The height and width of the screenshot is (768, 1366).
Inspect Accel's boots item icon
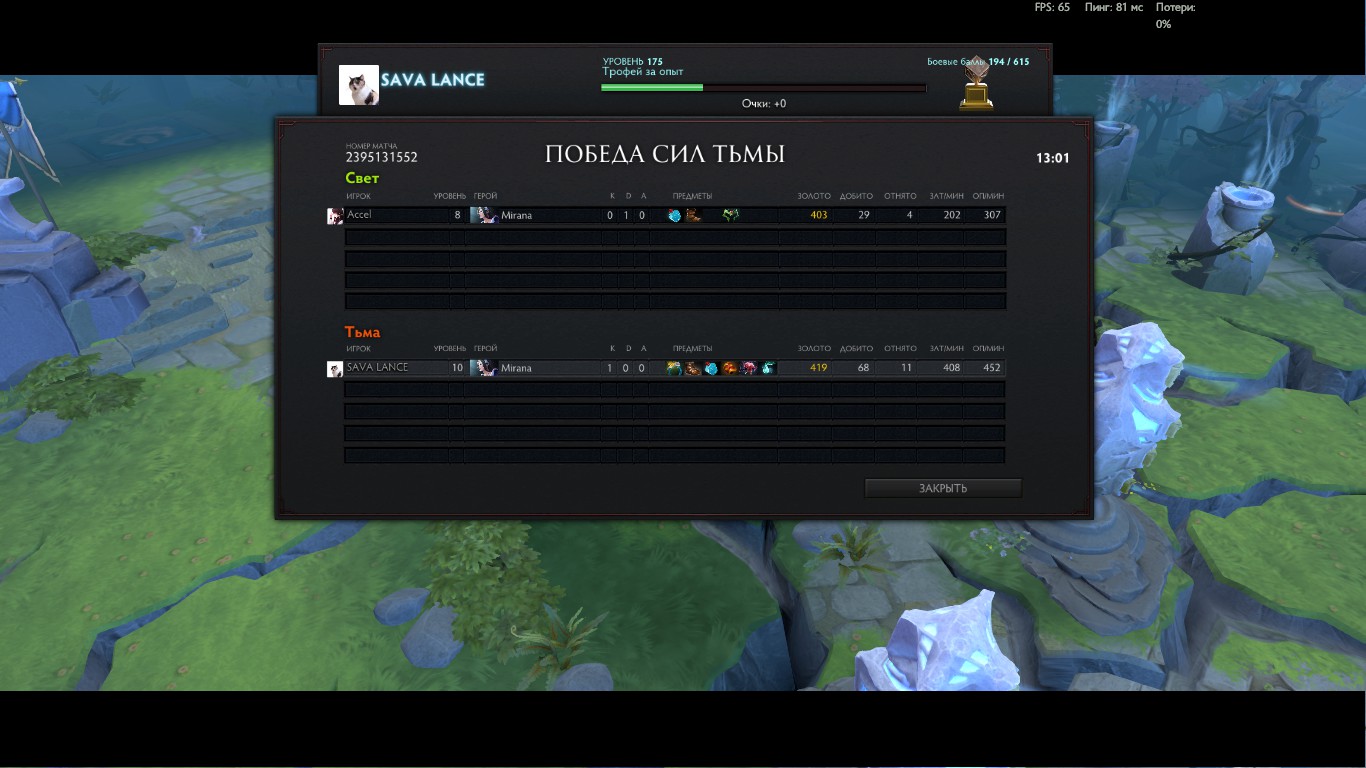point(693,215)
